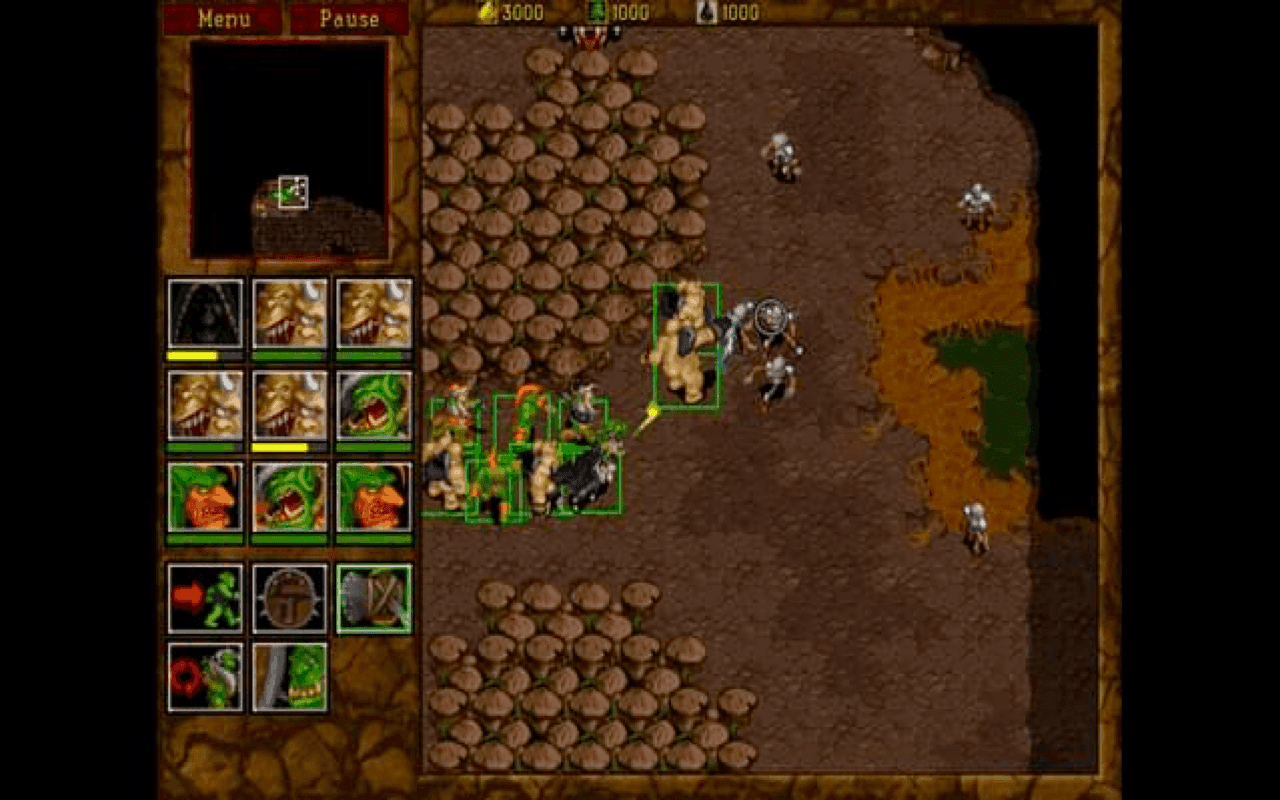Click the selected Ogre on the battlefield
Screen dimensions: 1280x800
pyautogui.click(x=685, y=345)
